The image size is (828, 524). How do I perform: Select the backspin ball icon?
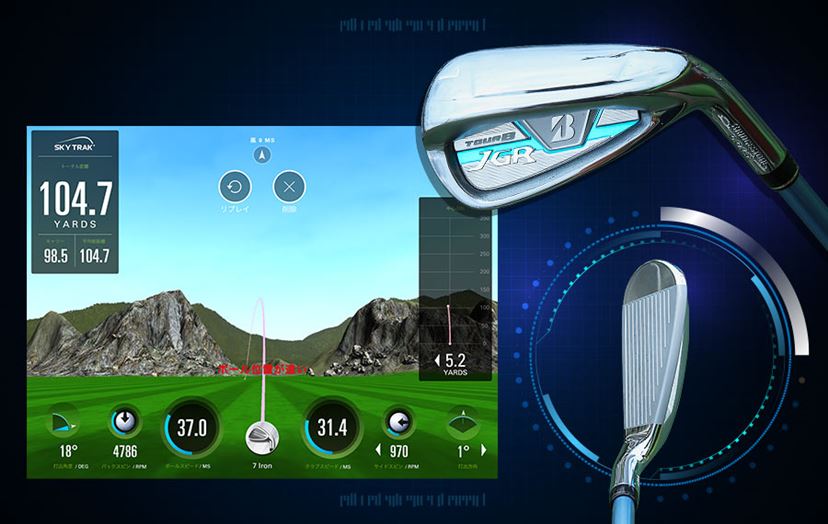click(x=126, y=420)
